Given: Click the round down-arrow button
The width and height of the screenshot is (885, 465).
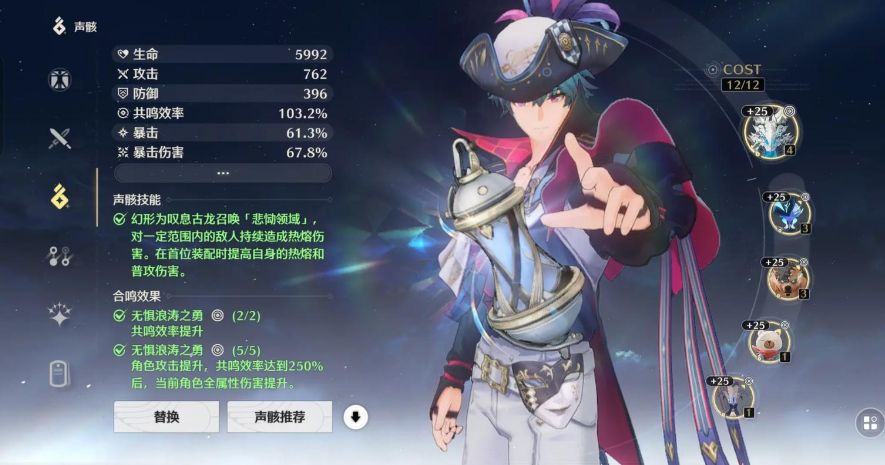Looking at the screenshot, I should (355, 416).
